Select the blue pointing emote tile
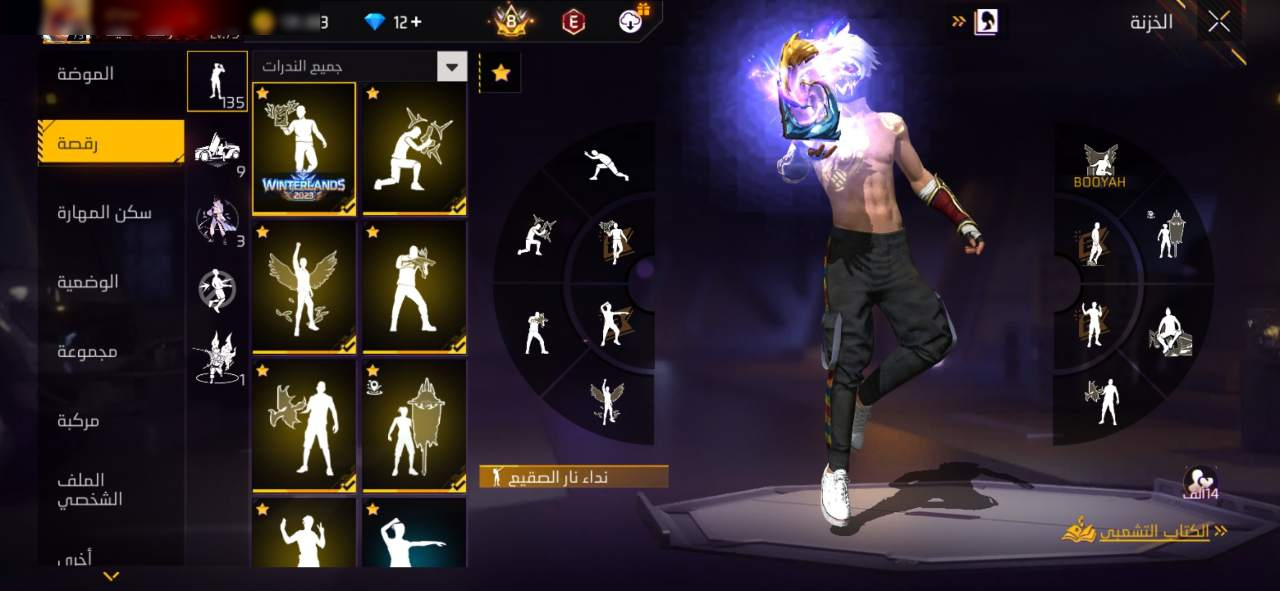 pos(414,533)
